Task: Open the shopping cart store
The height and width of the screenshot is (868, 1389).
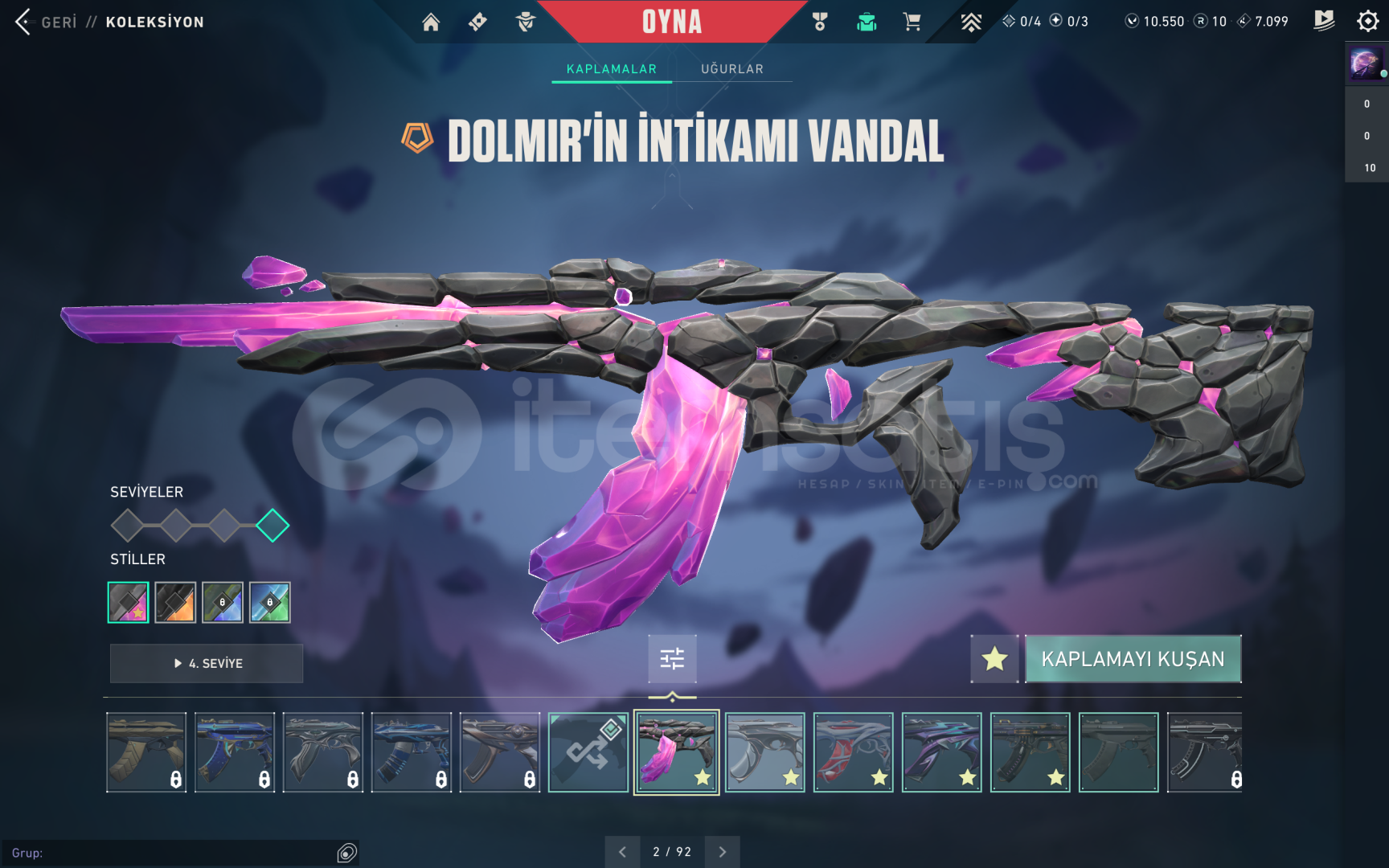Action: pos(912,22)
